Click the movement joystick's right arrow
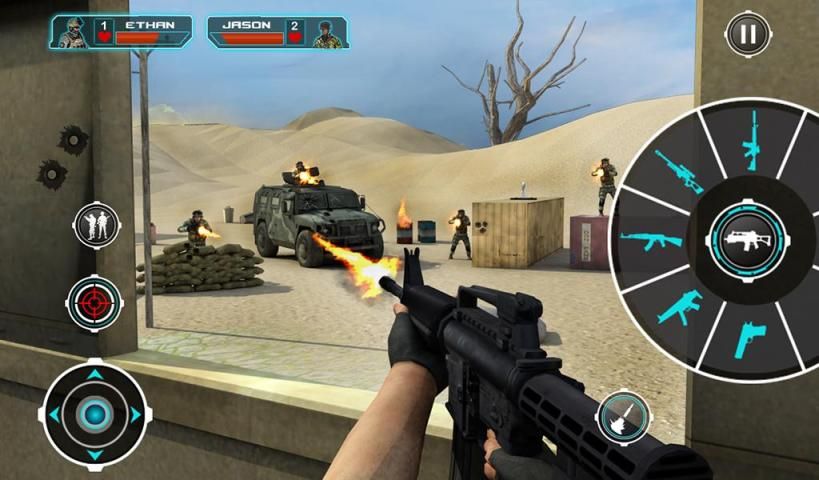The width and height of the screenshot is (819, 480). (136, 414)
